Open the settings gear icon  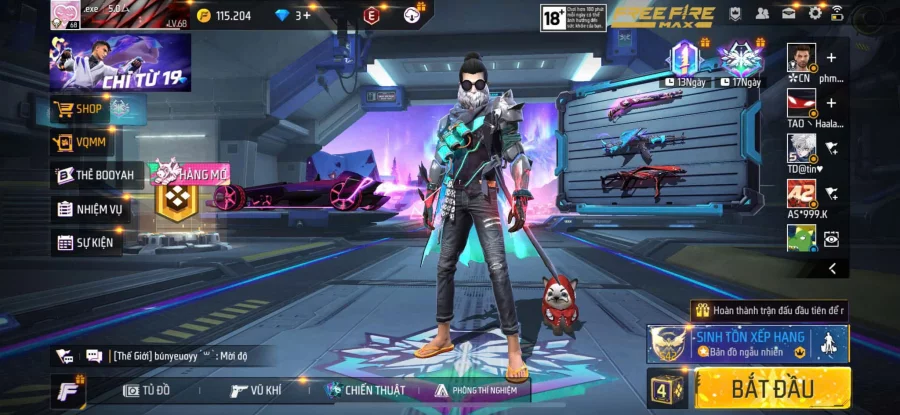click(x=814, y=13)
